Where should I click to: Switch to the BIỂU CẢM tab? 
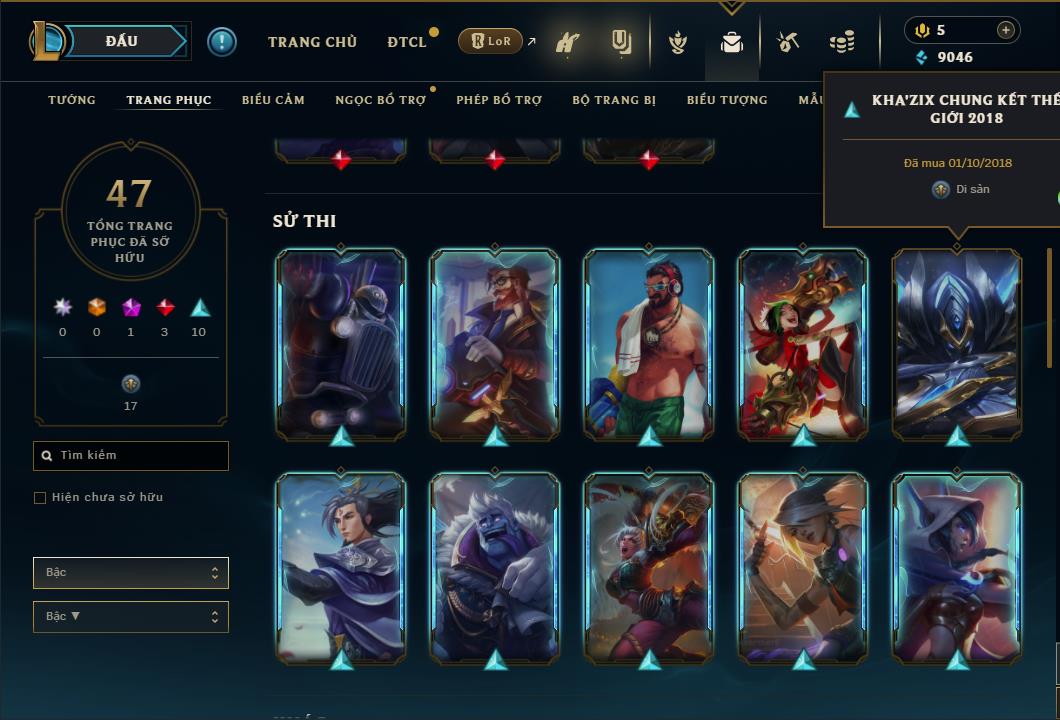273,100
